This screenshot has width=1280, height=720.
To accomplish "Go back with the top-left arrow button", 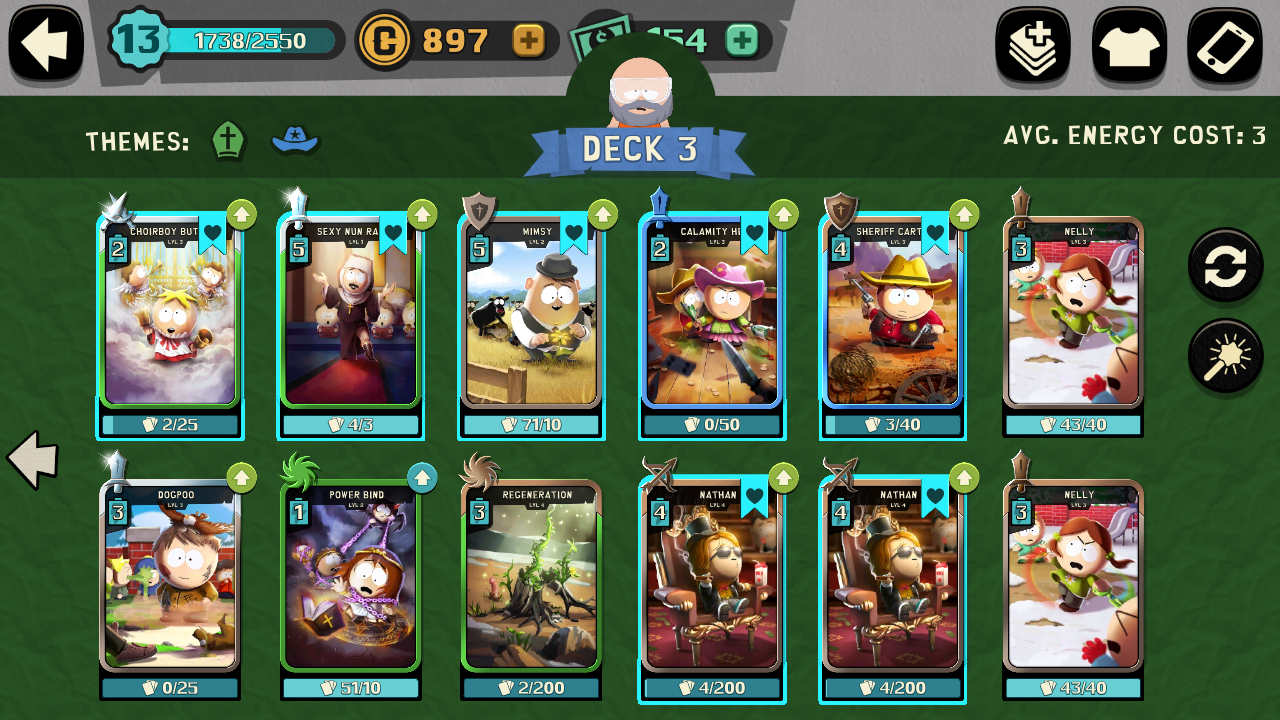I will [x=45, y=43].
